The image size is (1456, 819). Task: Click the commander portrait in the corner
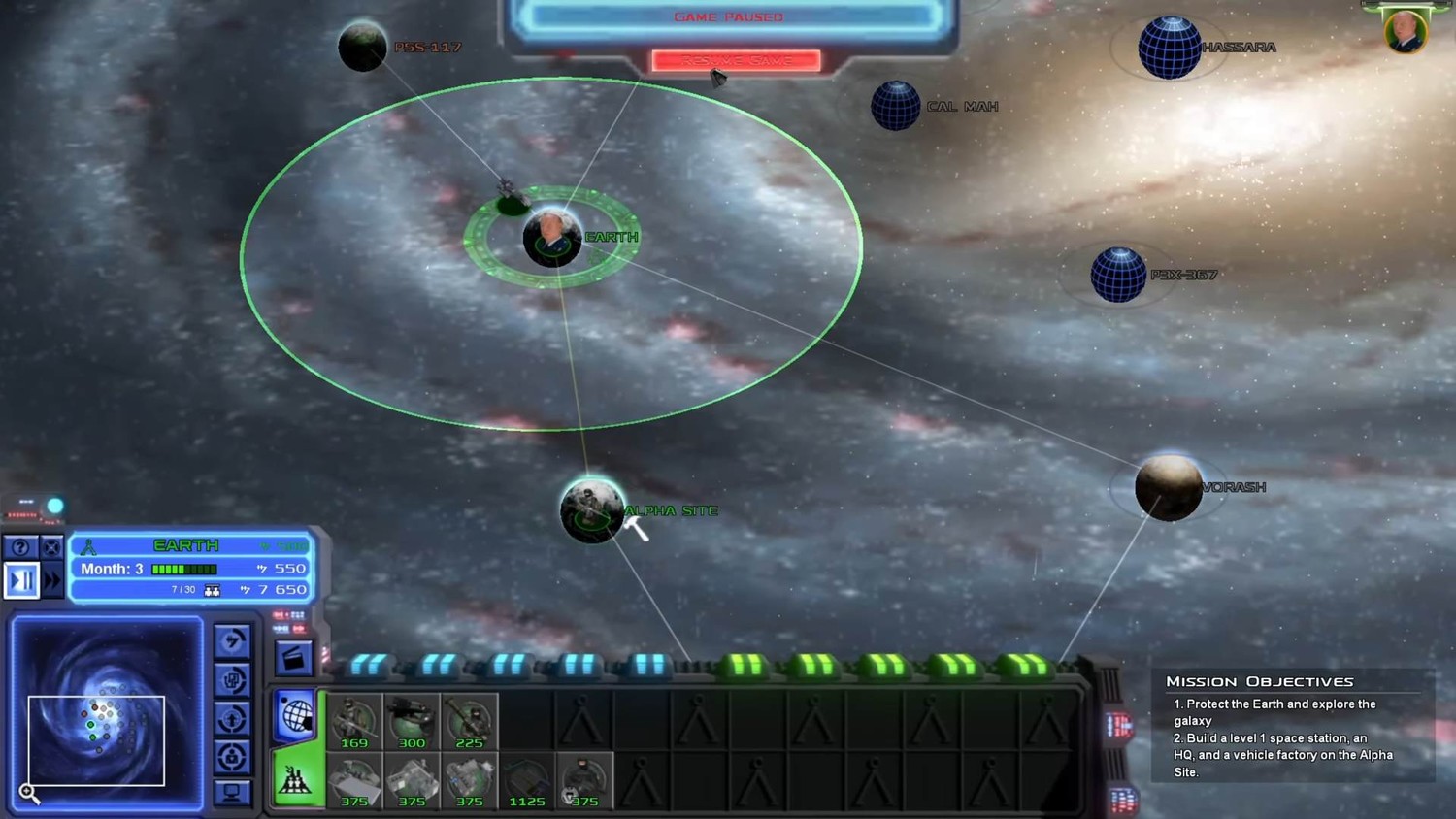pyautogui.click(x=1405, y=32)
